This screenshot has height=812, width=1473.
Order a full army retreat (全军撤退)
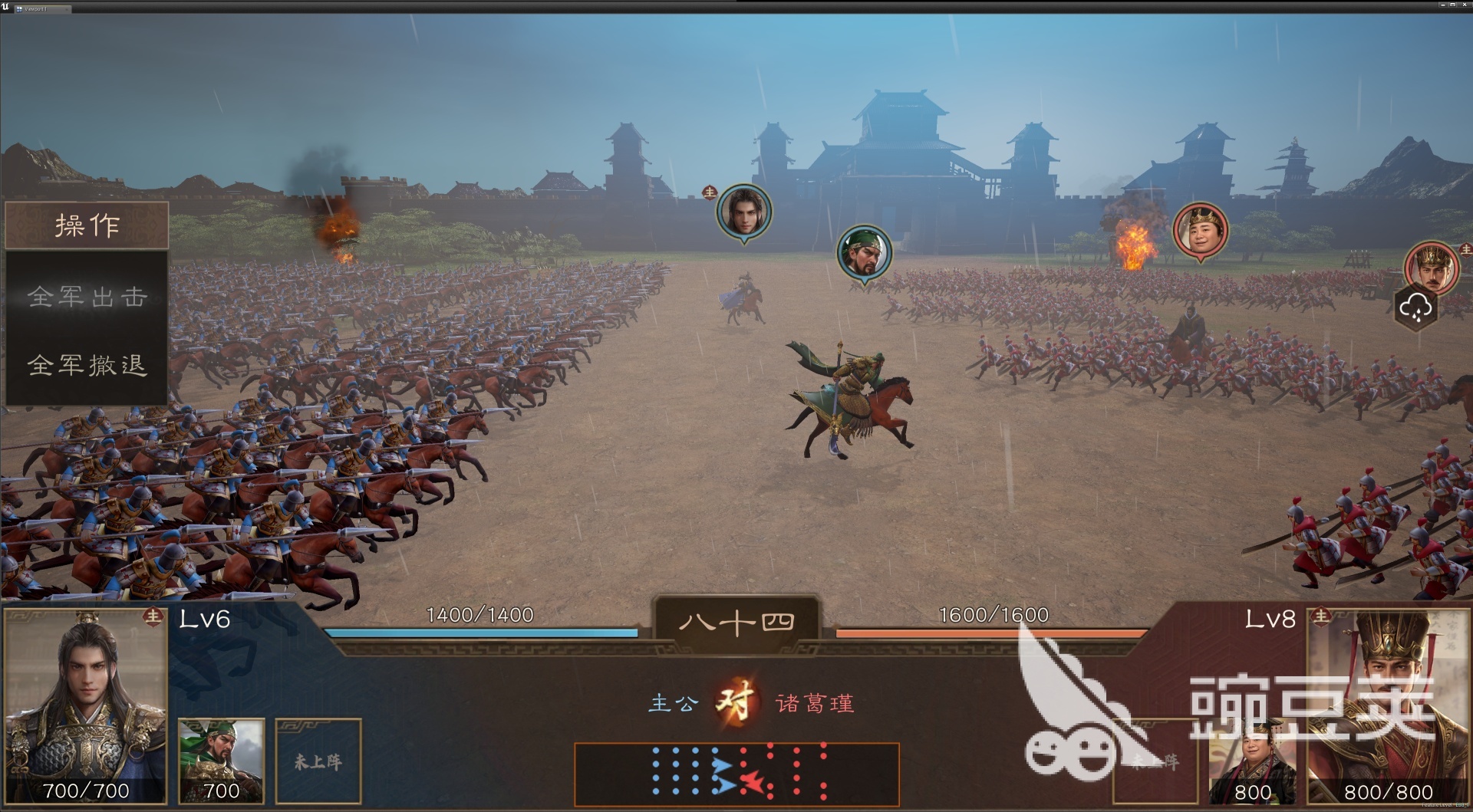pos(87,365)
